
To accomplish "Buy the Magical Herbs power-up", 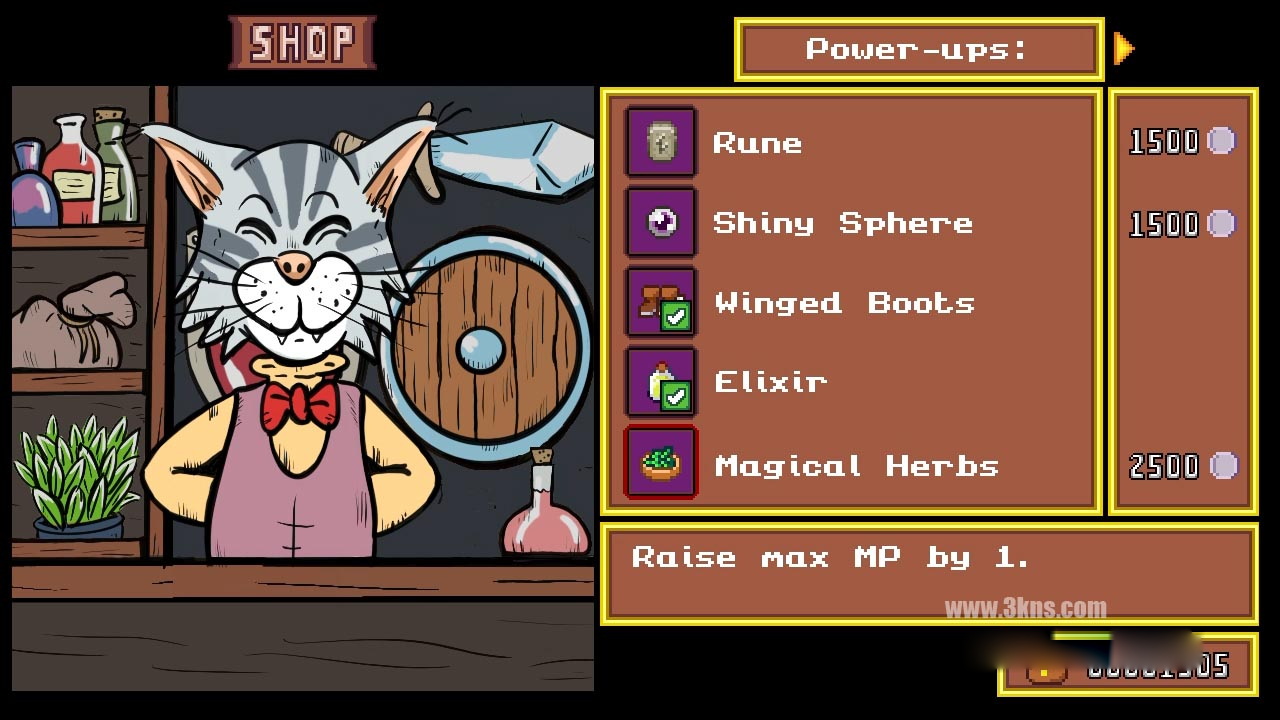I will 856,466.
